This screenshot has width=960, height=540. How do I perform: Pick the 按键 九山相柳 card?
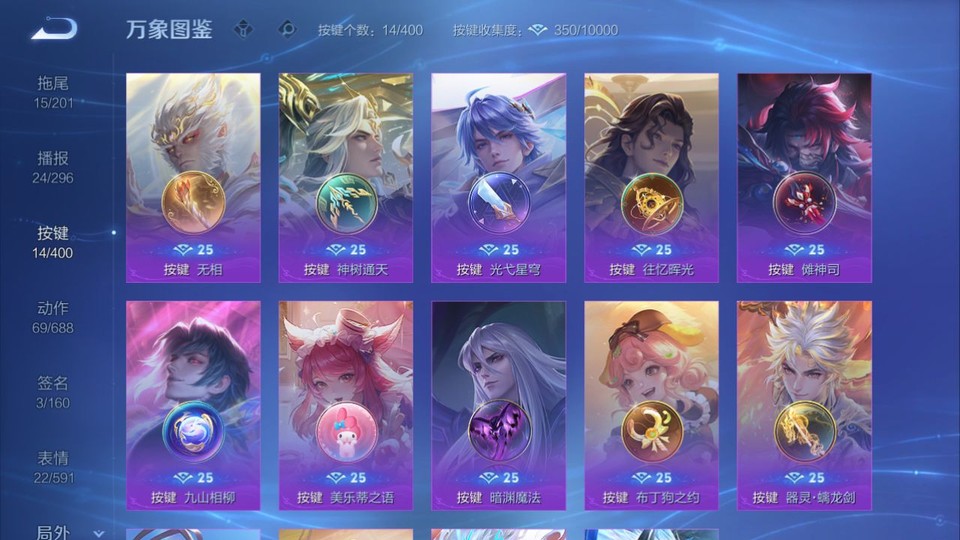[193, 405]
